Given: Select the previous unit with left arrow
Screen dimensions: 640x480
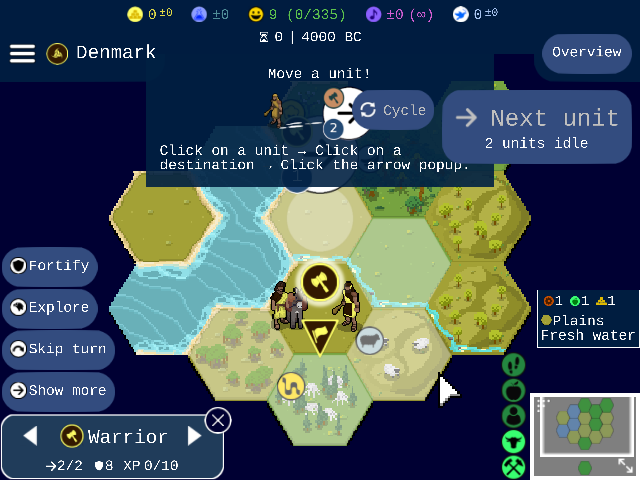Looking at the screenshot, I should [30, 436].
